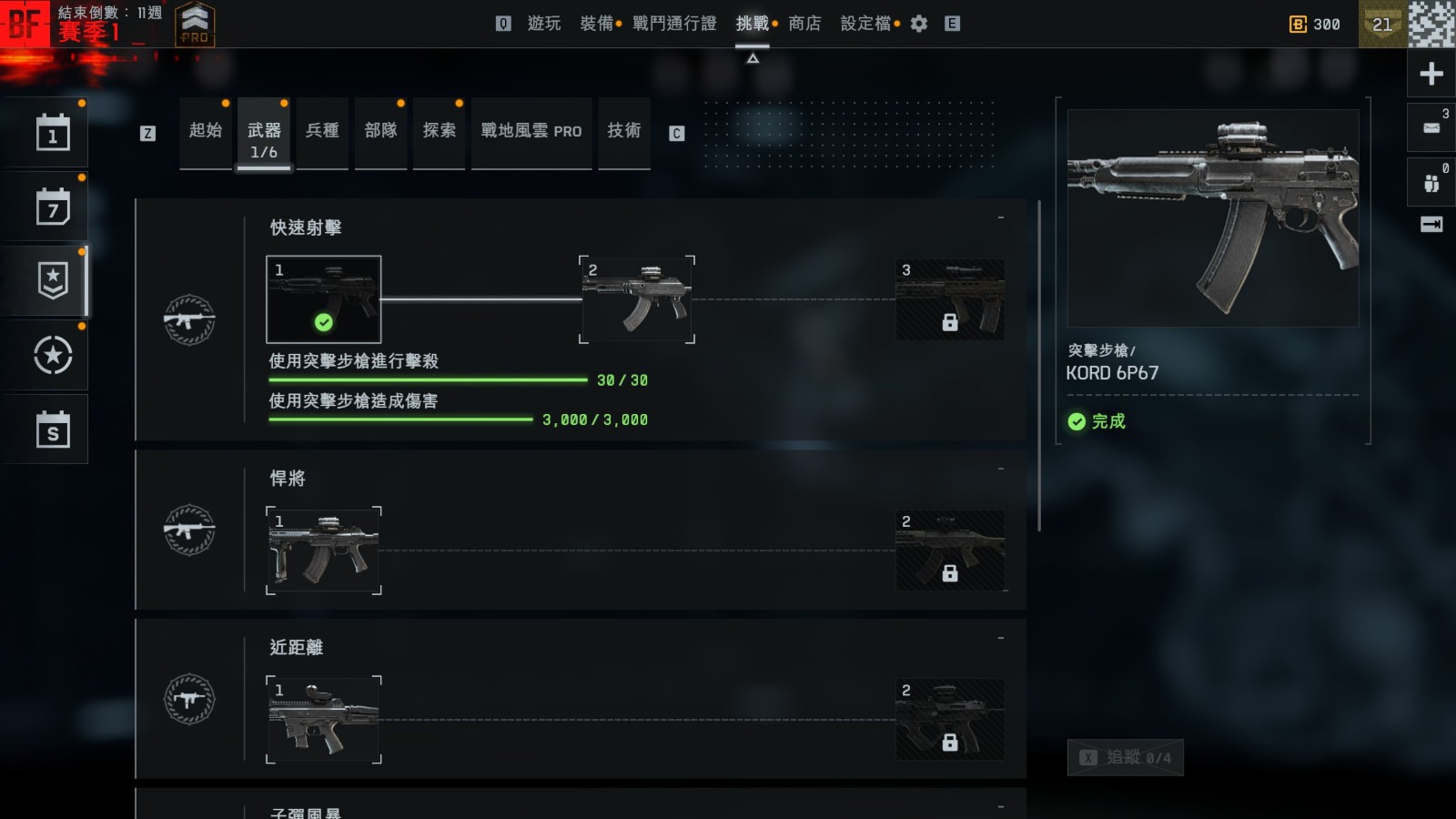Switch to the 起始 tab
The width and height of the screenshot is (1456, 819).
pos(206,131)
